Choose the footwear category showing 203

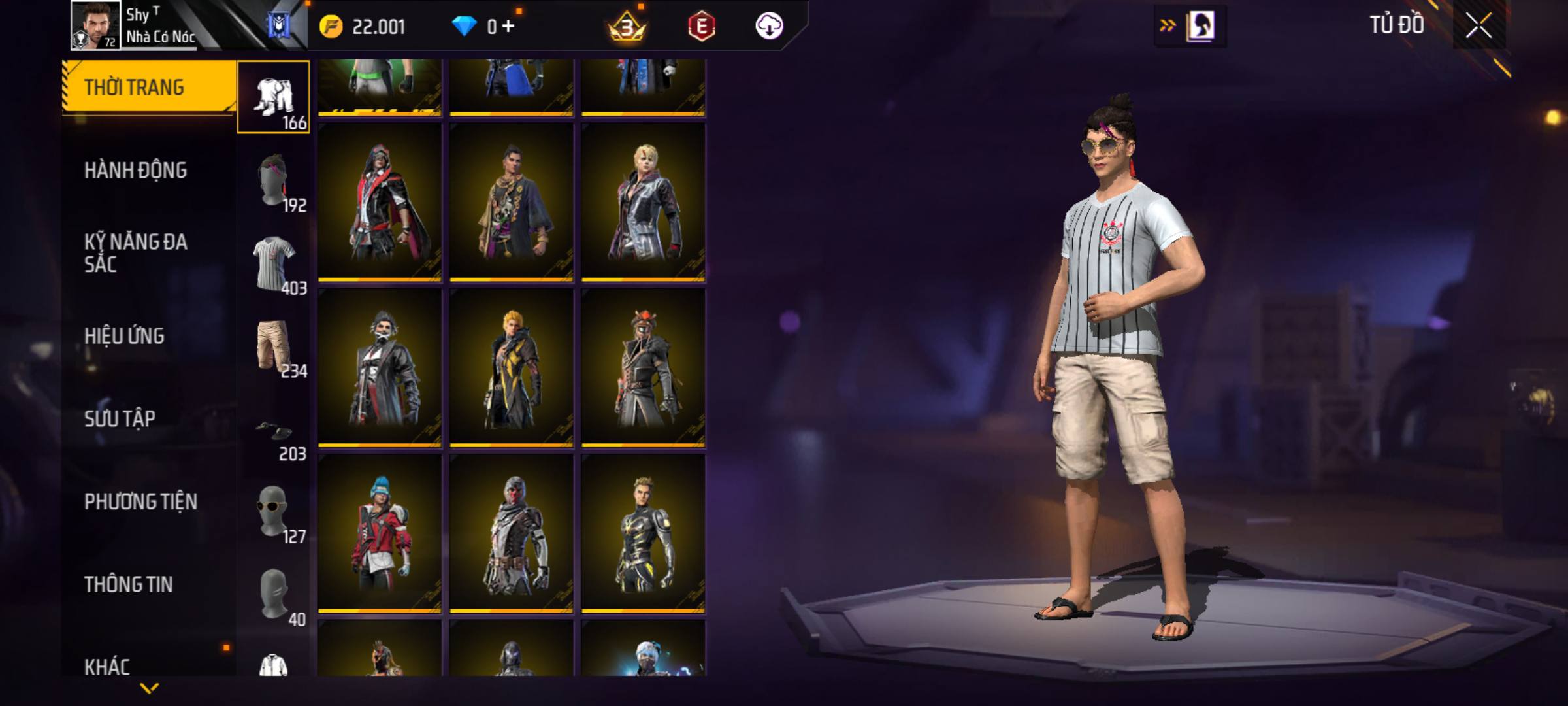coord(273,431)
